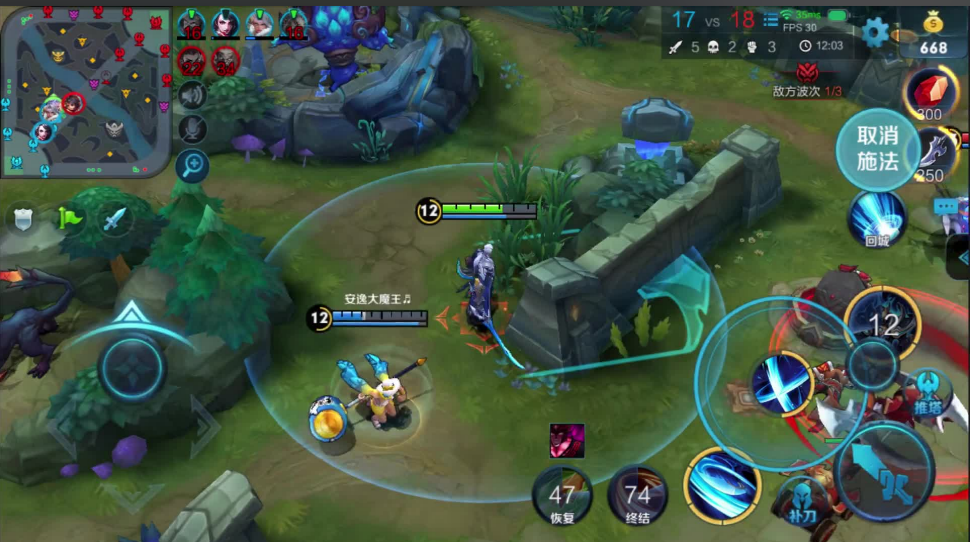Click the magnifier zoom button beside minimap
The image size is (970, 542).
pyautogui.click(x=192, y=165)
